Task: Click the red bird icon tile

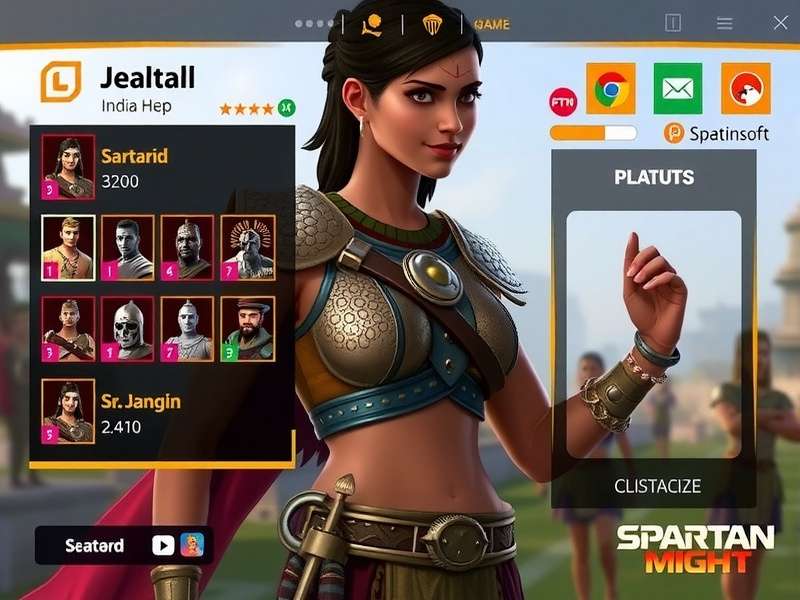Action: point(745,88)
